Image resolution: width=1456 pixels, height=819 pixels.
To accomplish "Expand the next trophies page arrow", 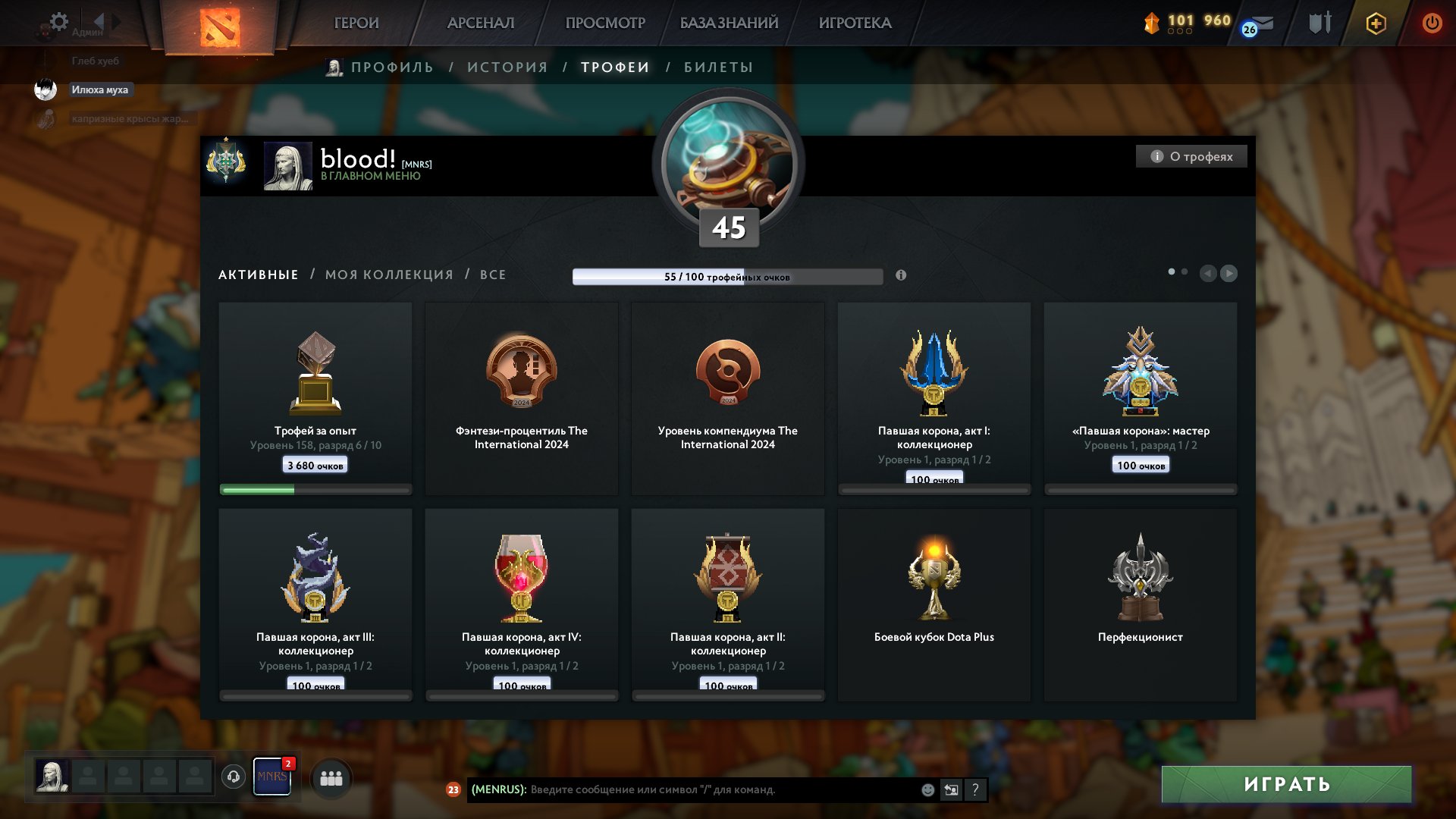I will pyautogui.click(x=1230, y=273).
